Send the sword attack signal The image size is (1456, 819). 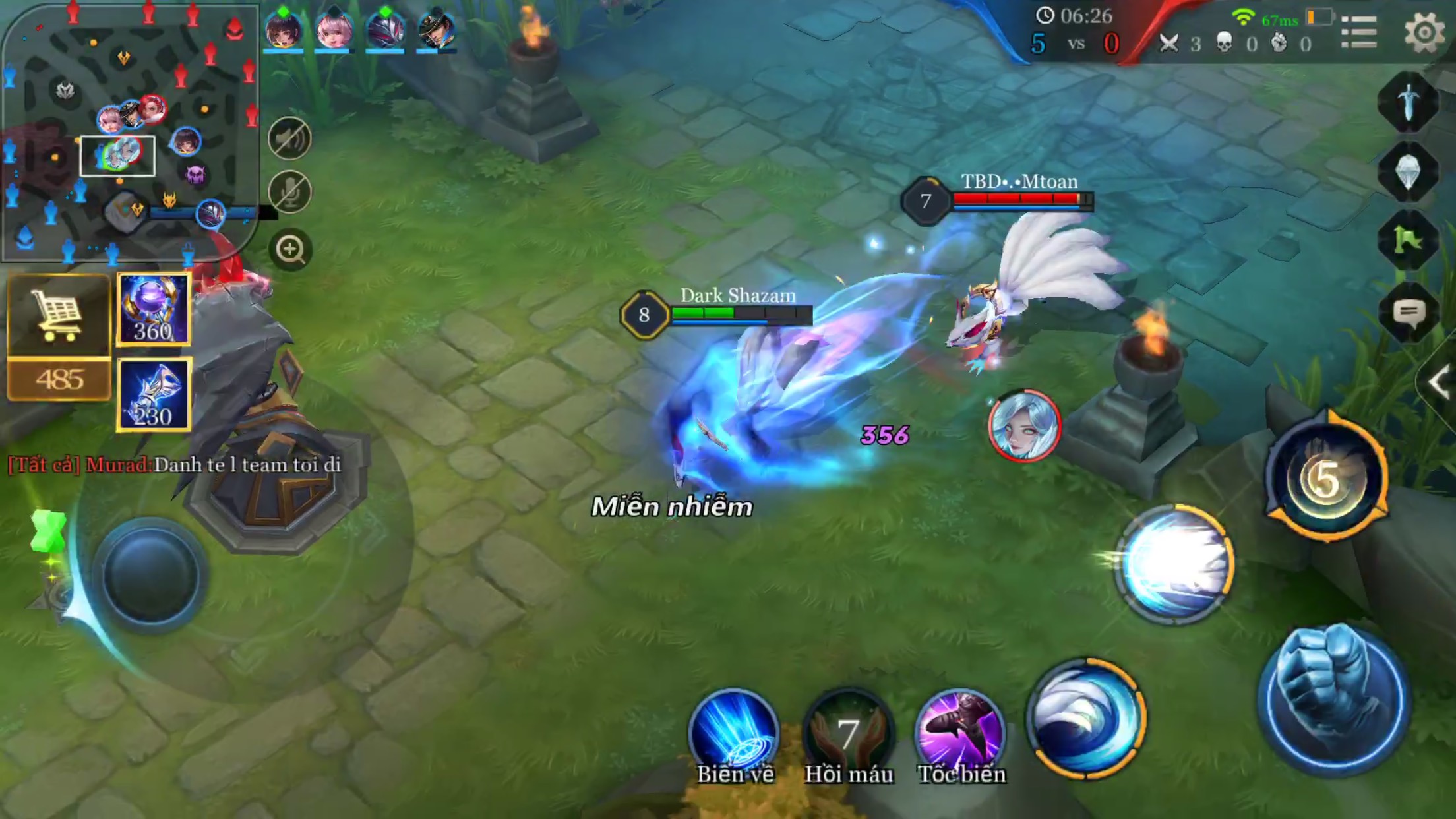[1409, 104]
